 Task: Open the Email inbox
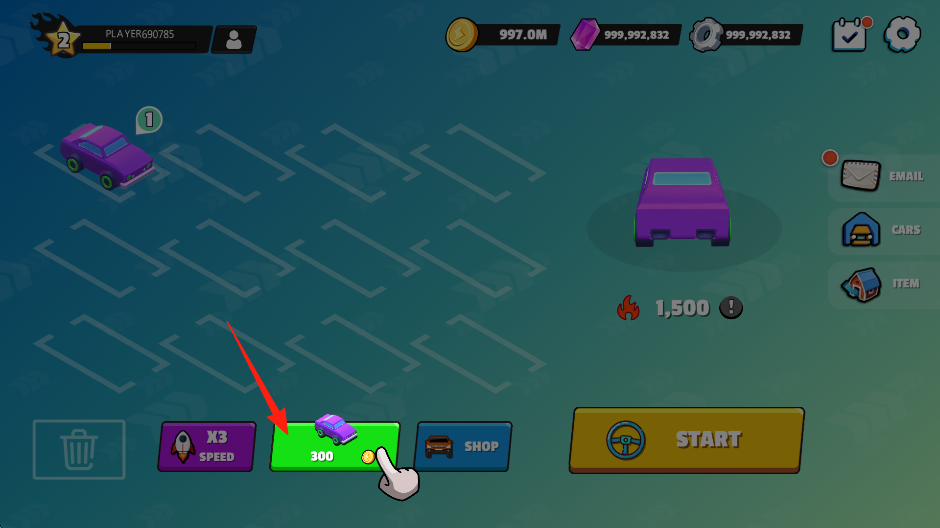pyautogui.click(x=881, y=176)
